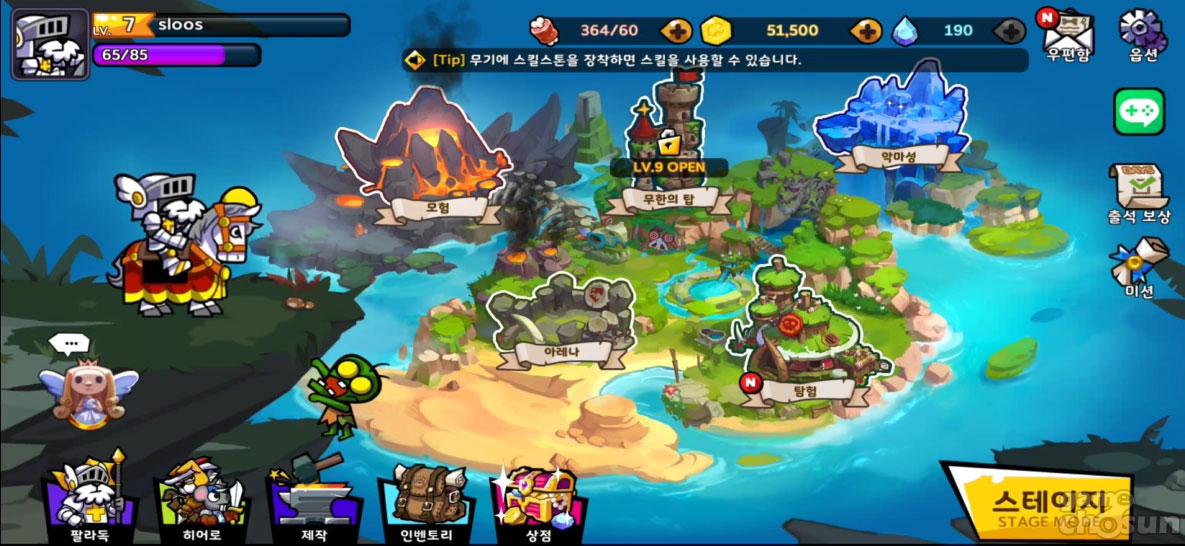
Task: Open the 옵션 options gear
Action: (x=1142, y=34)
